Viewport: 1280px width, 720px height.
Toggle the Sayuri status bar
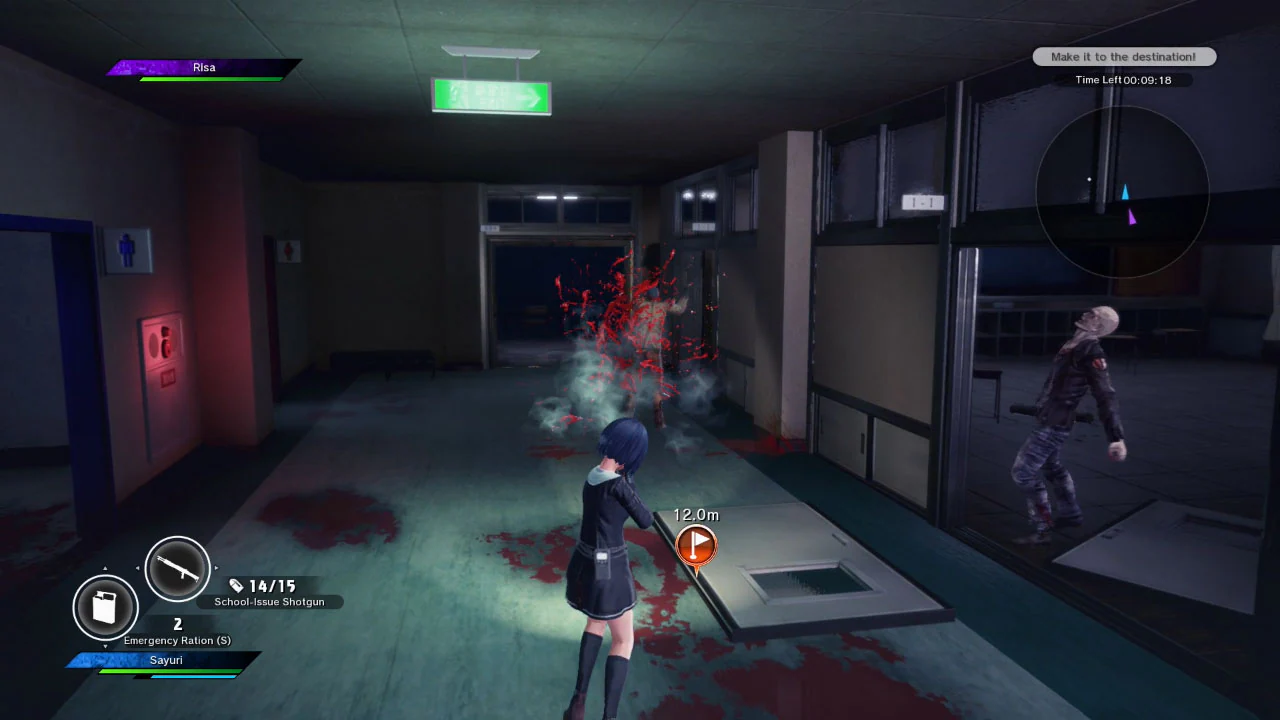point(166,660)
